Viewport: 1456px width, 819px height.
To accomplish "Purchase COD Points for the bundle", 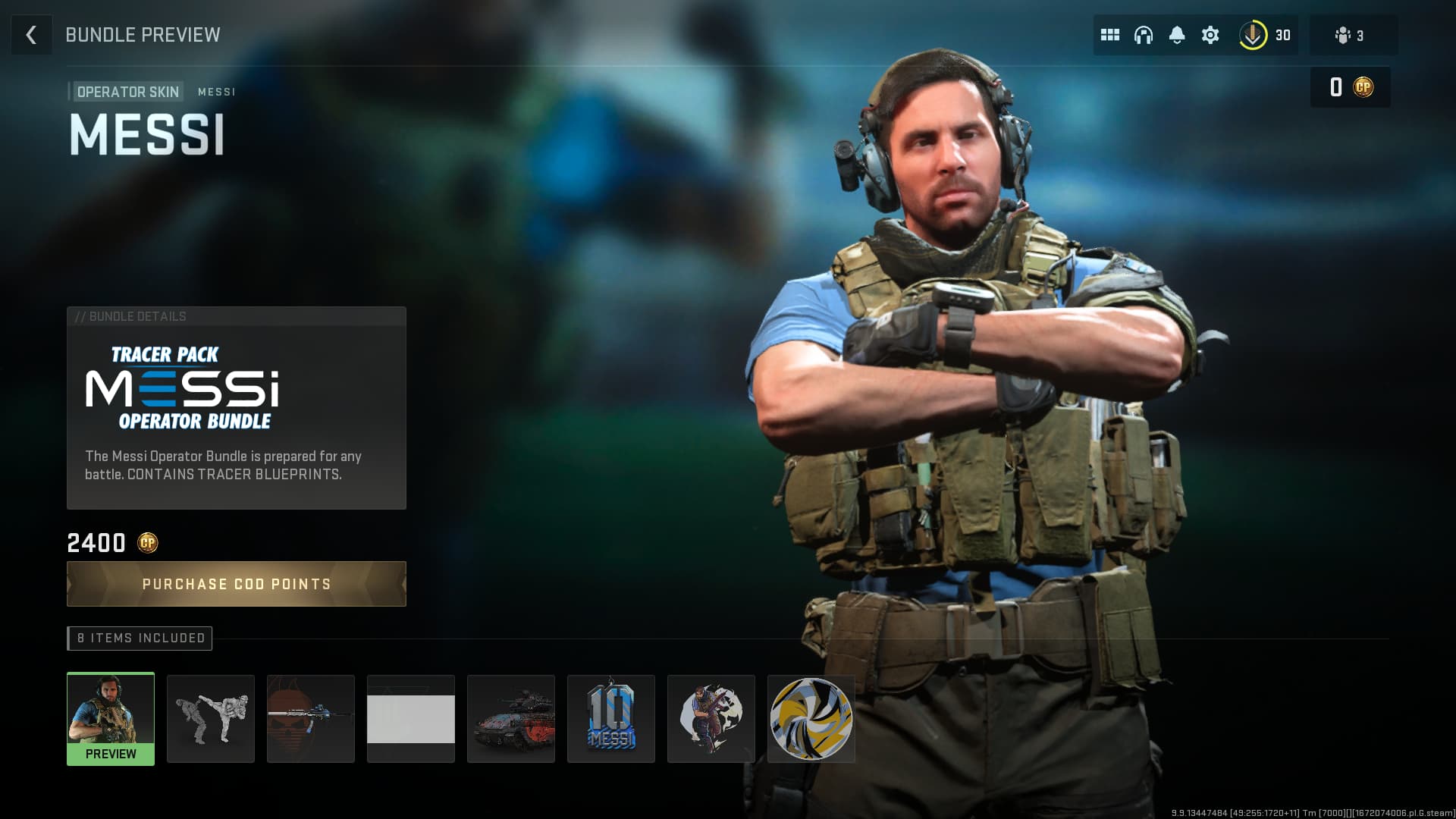I will click(x=236, y=584).
